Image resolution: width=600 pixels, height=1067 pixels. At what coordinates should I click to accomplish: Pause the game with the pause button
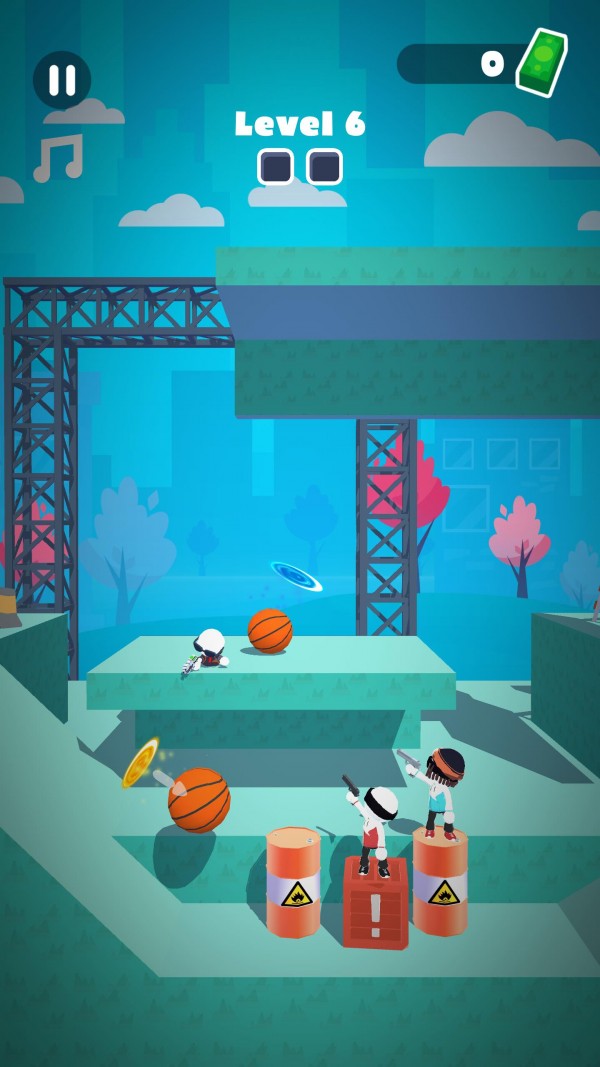click(x=62, y=80)
